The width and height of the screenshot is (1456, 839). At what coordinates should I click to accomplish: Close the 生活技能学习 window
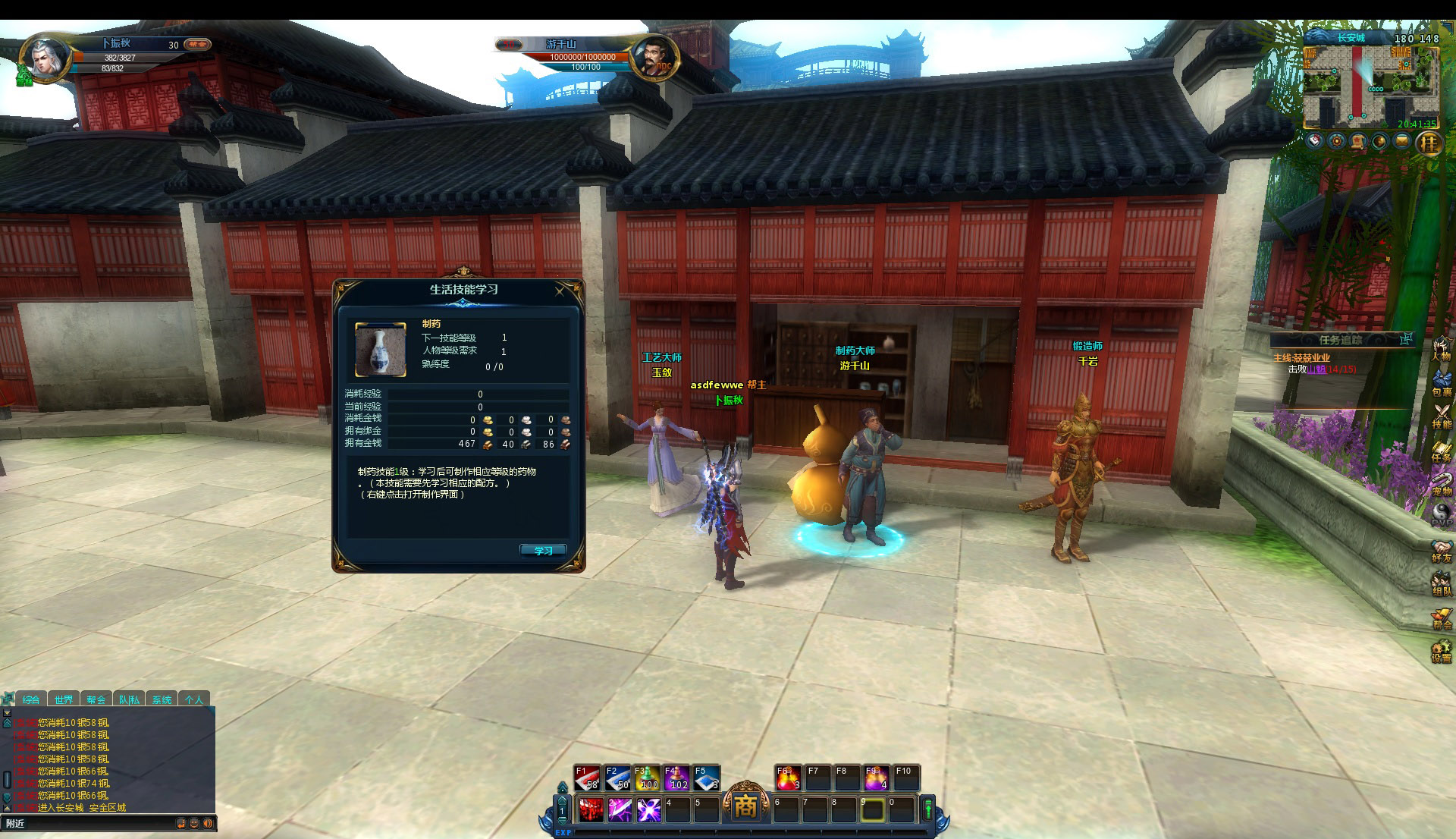(x=560, y=291)
